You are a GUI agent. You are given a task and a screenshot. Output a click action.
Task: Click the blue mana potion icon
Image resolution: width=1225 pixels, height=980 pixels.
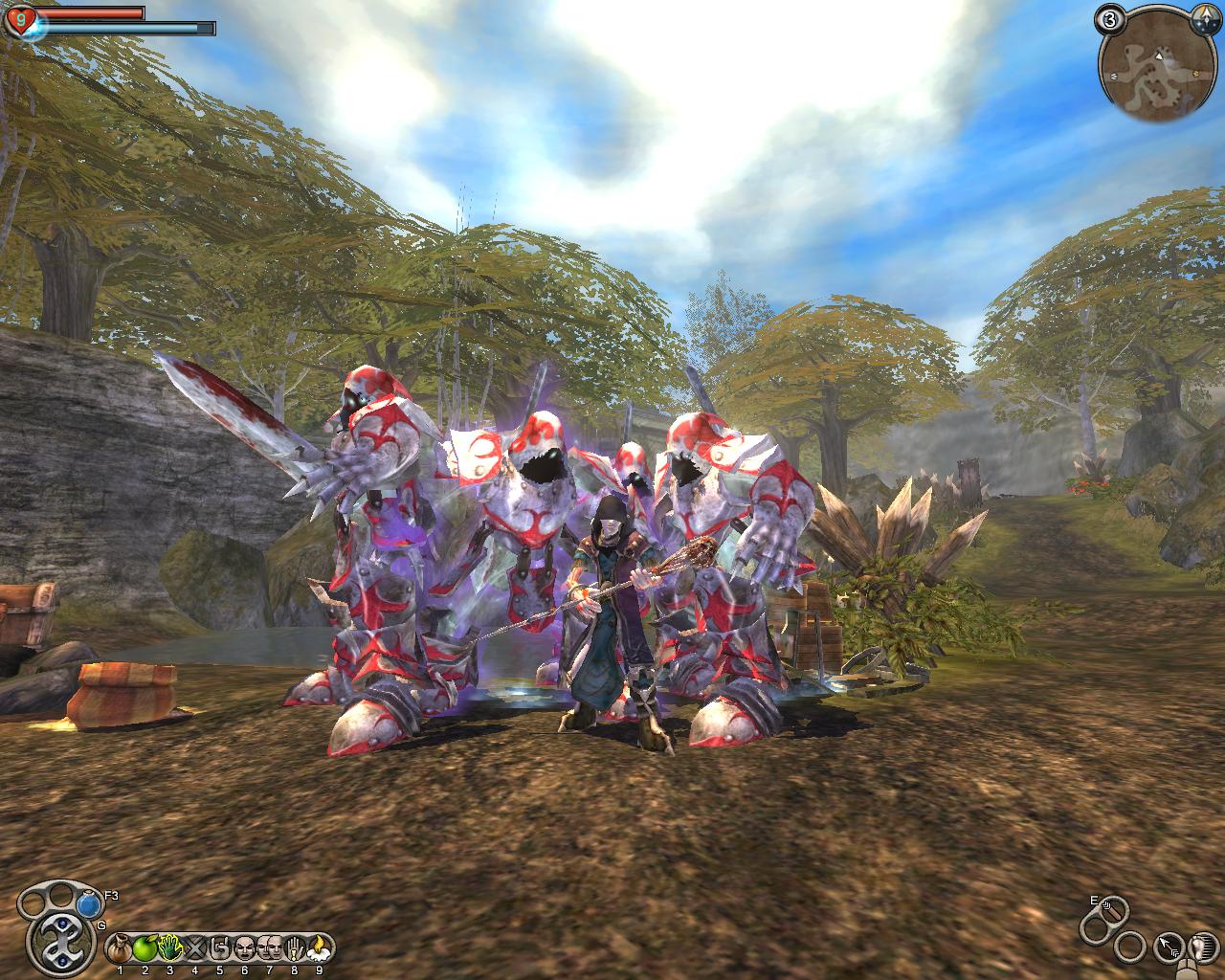pyautogui.click(x=90, y=902)
